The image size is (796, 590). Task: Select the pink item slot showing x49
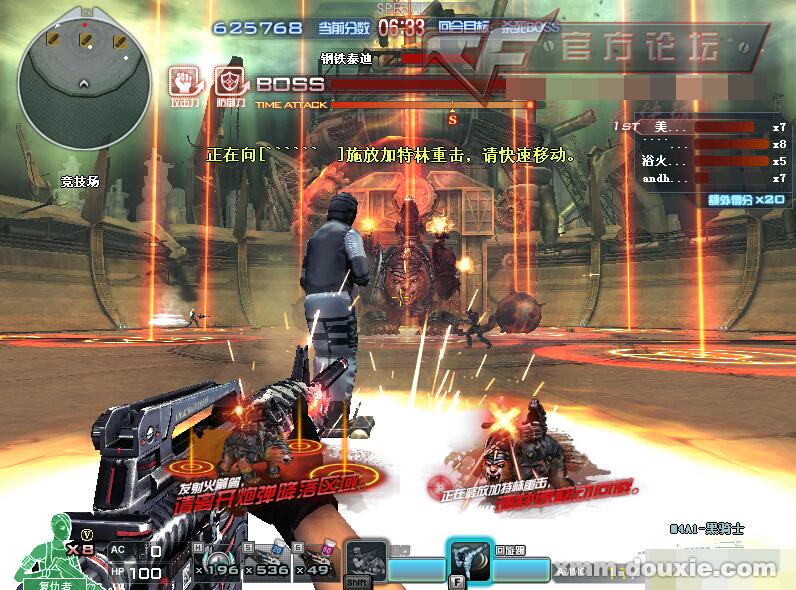tap(316, 562)
